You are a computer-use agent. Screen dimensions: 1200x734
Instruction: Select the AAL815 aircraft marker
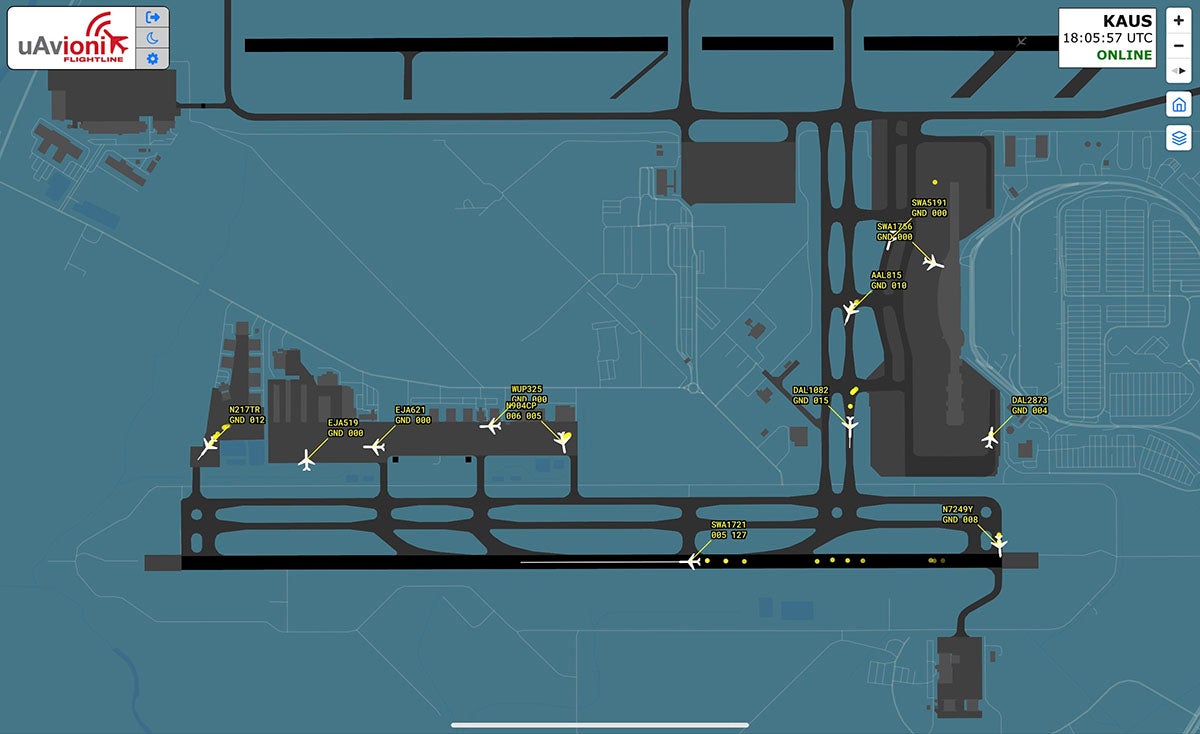click(x=851, y=310)
